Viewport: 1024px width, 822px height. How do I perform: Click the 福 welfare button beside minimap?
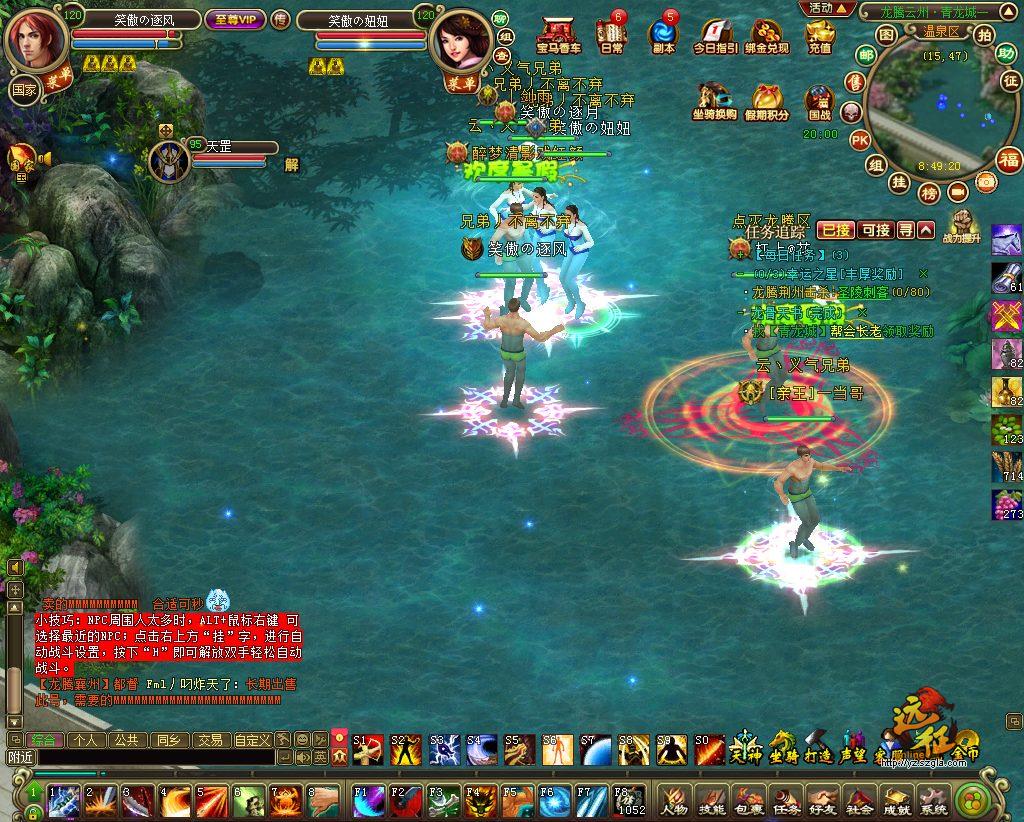(x=1008, y=159)
